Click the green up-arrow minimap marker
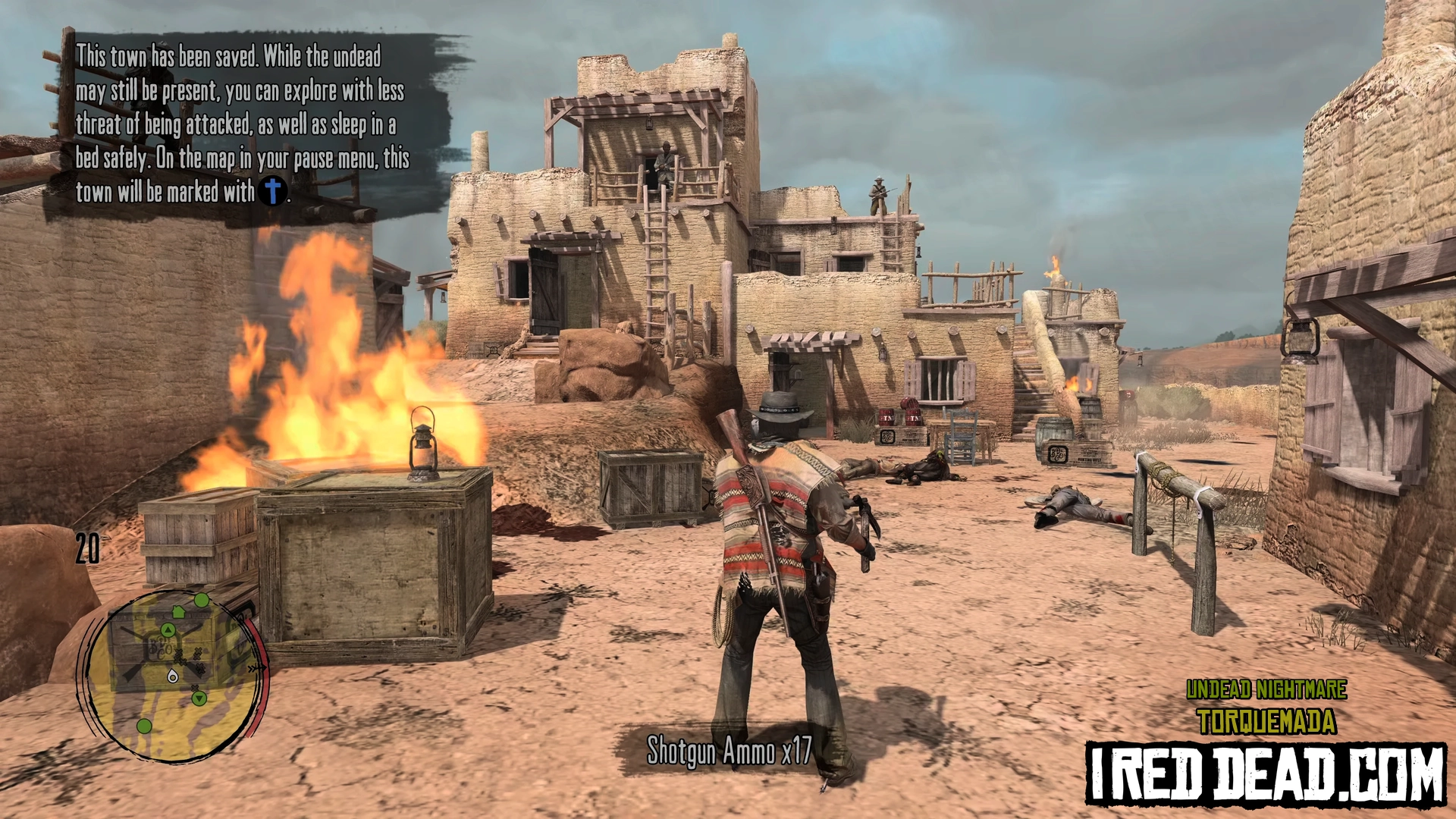Image resolution: width=1456 pixels, height=819 pixels. (x=168, y=630)
